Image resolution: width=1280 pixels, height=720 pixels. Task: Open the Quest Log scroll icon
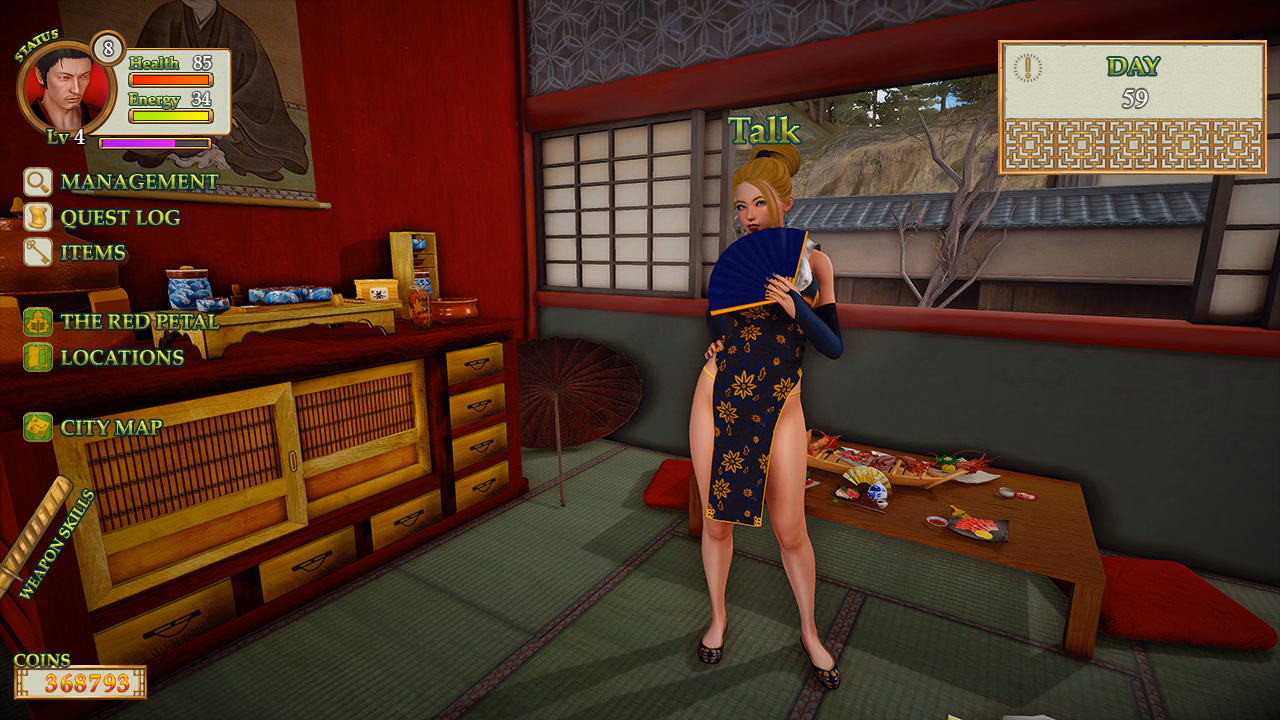tap(37, 218)
